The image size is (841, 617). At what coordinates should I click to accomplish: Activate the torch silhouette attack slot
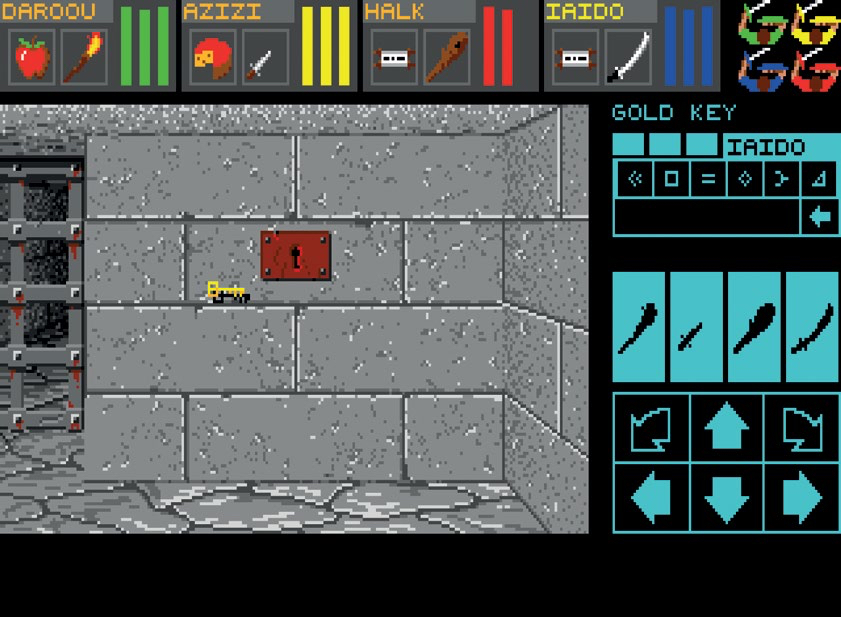coord(638,327)
